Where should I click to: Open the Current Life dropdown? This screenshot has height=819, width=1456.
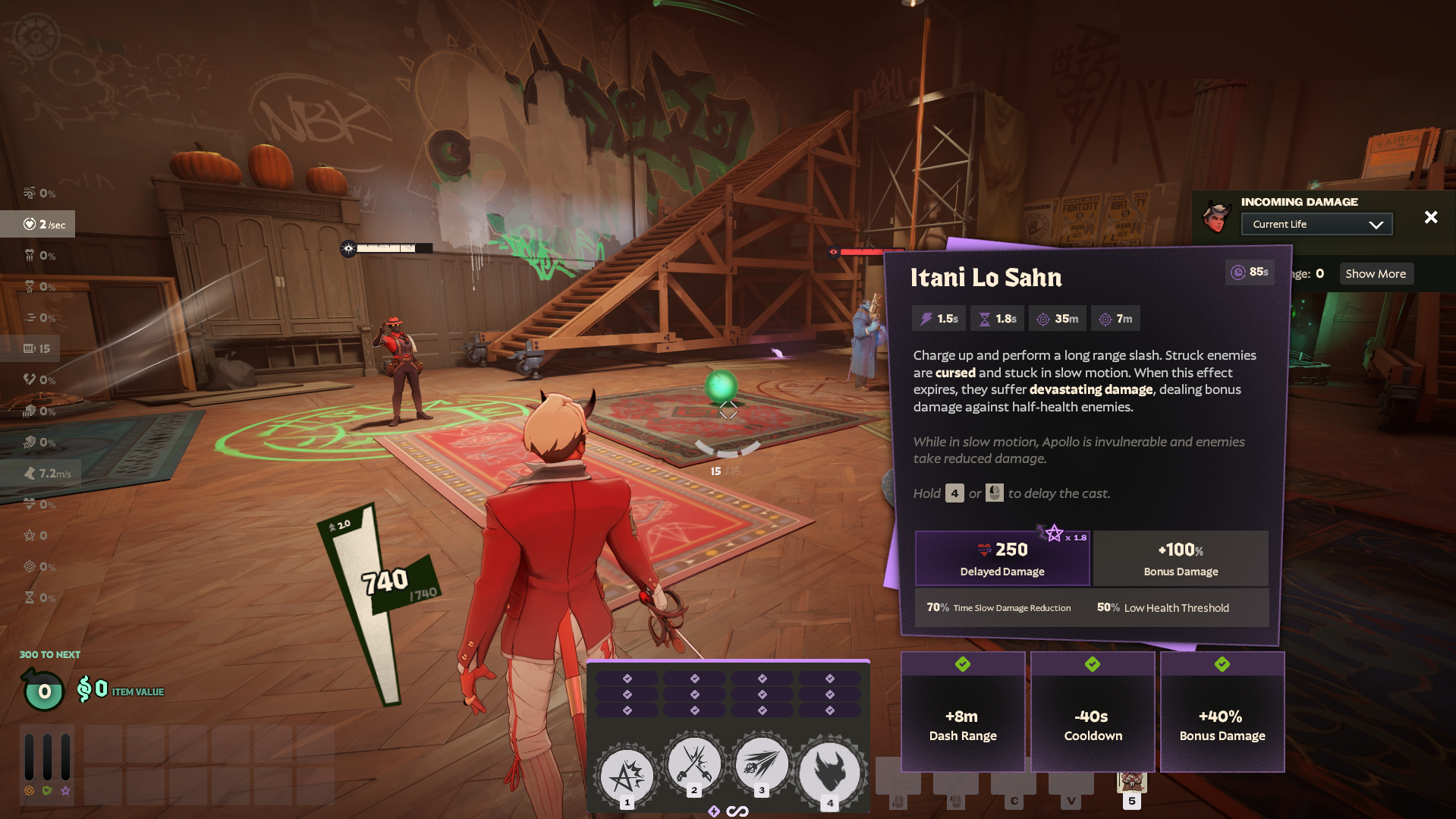(1316, 224)
